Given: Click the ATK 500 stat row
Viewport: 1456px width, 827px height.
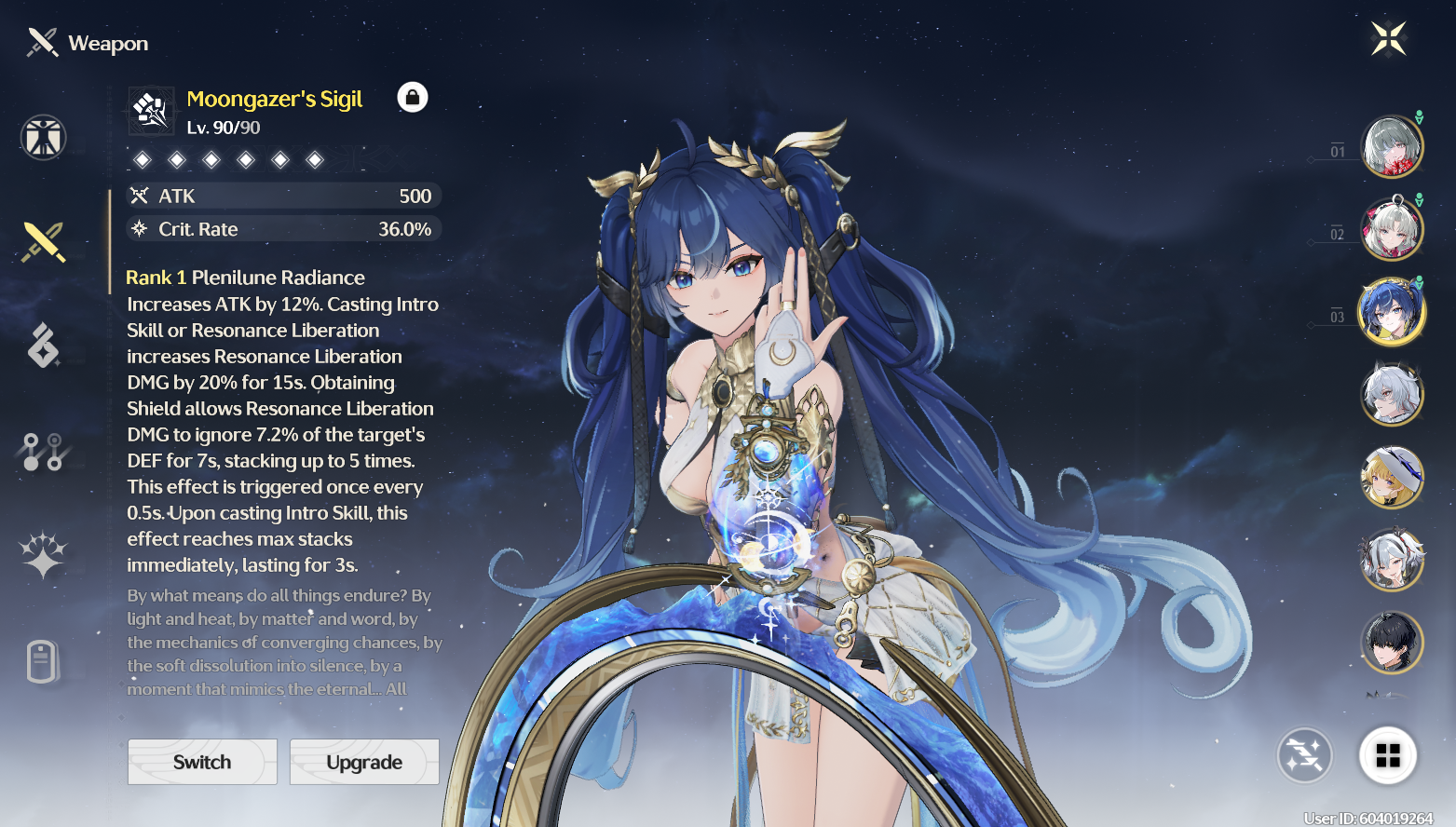Looking at the screenshot, I should tap(284, 196).
